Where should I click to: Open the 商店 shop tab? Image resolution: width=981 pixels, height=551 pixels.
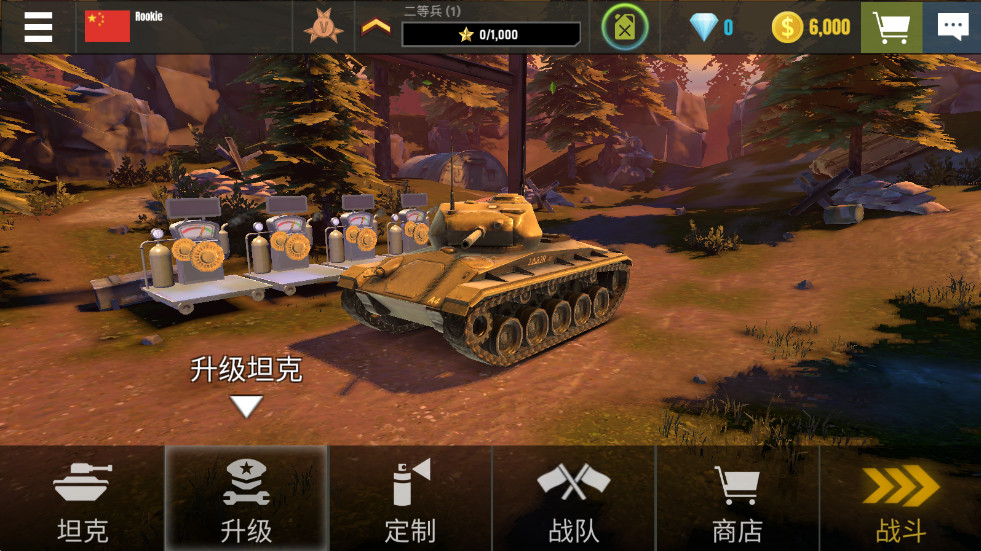[737, 499]
